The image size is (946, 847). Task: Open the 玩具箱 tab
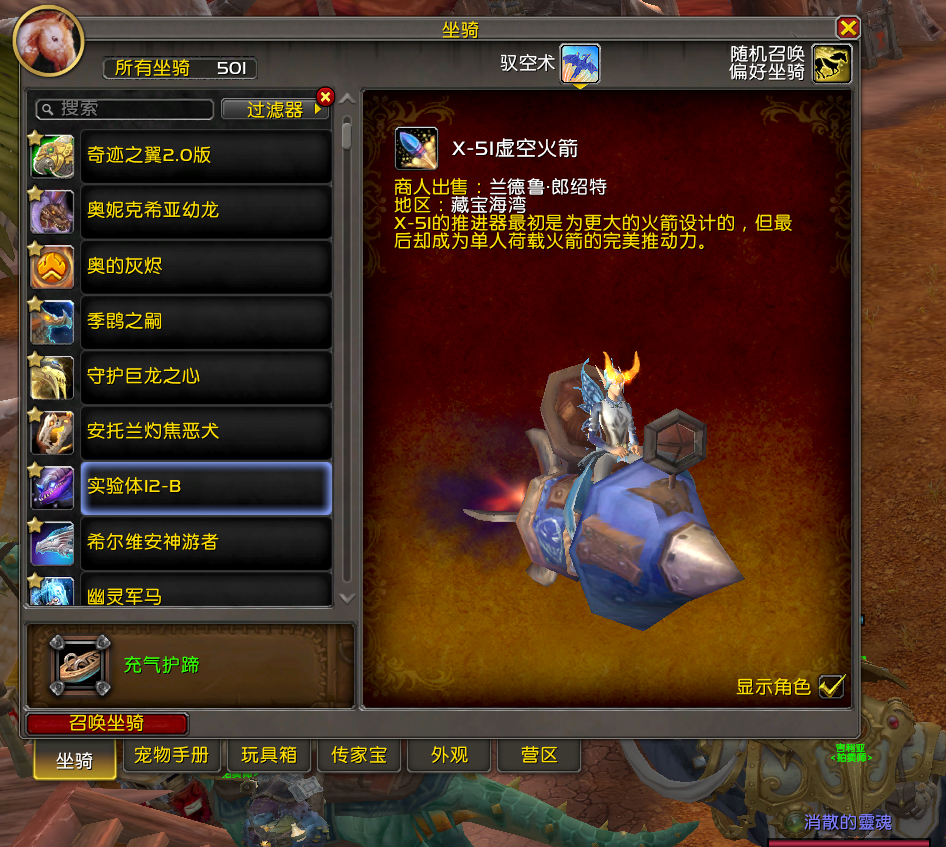click(x=269, y=756)
